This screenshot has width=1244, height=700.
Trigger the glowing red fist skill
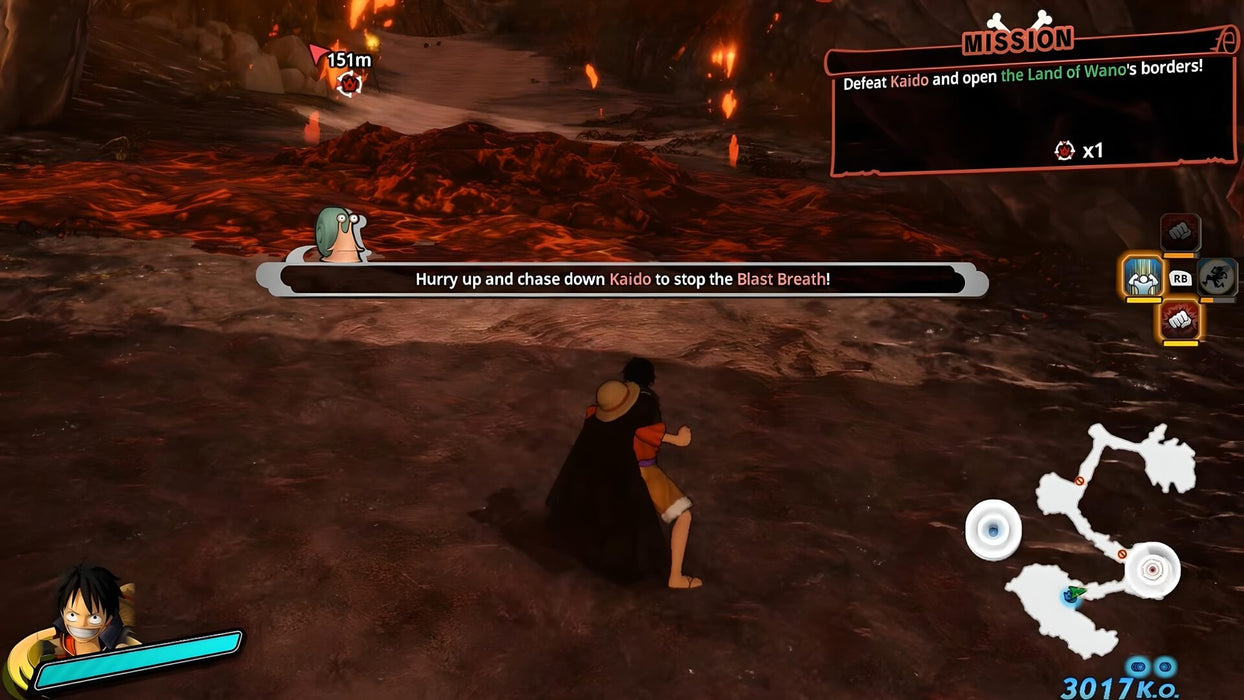pyautogui.click(x=1180, y=320)
